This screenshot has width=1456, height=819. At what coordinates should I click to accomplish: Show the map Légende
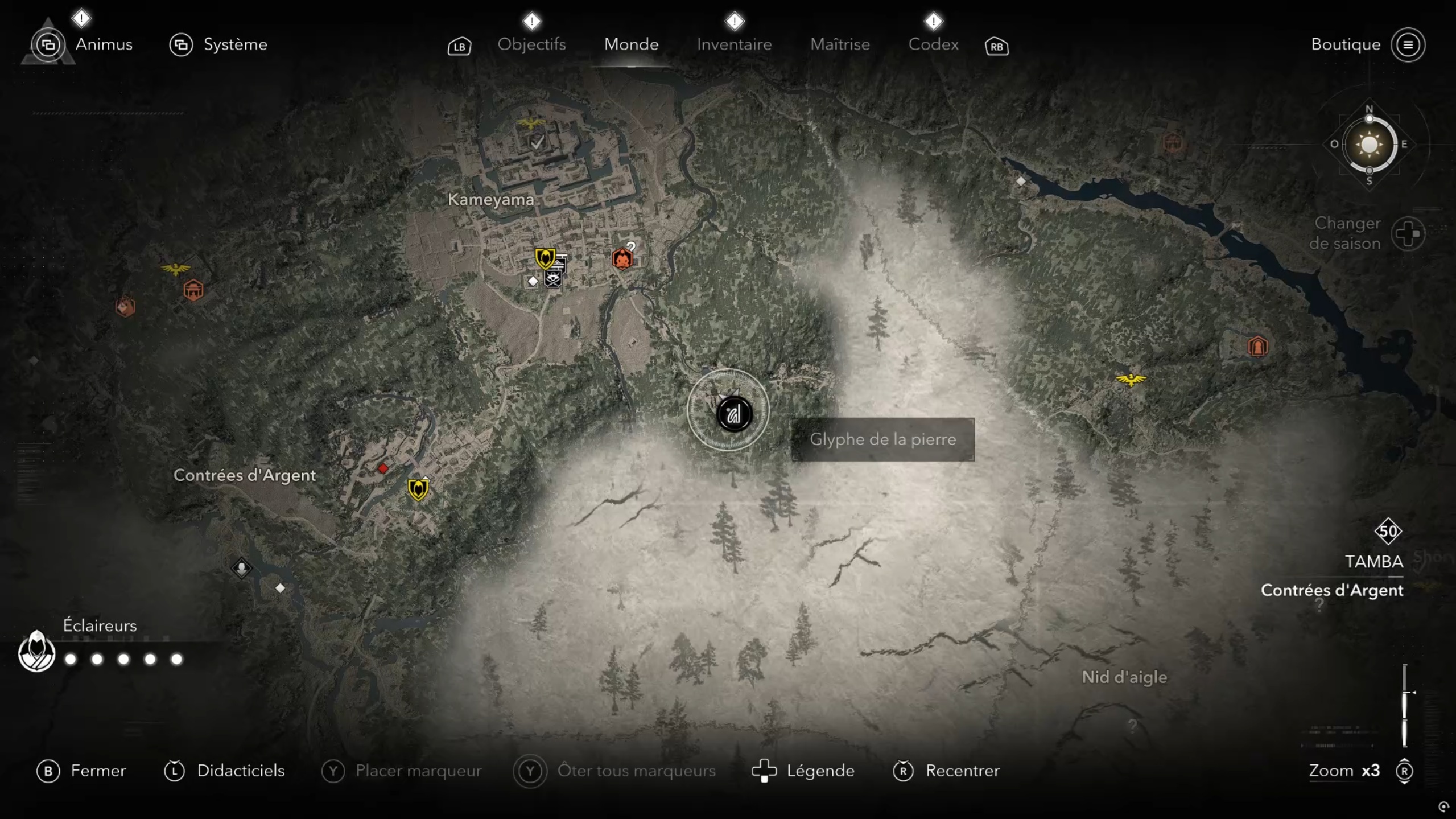[x=820, y=771]
